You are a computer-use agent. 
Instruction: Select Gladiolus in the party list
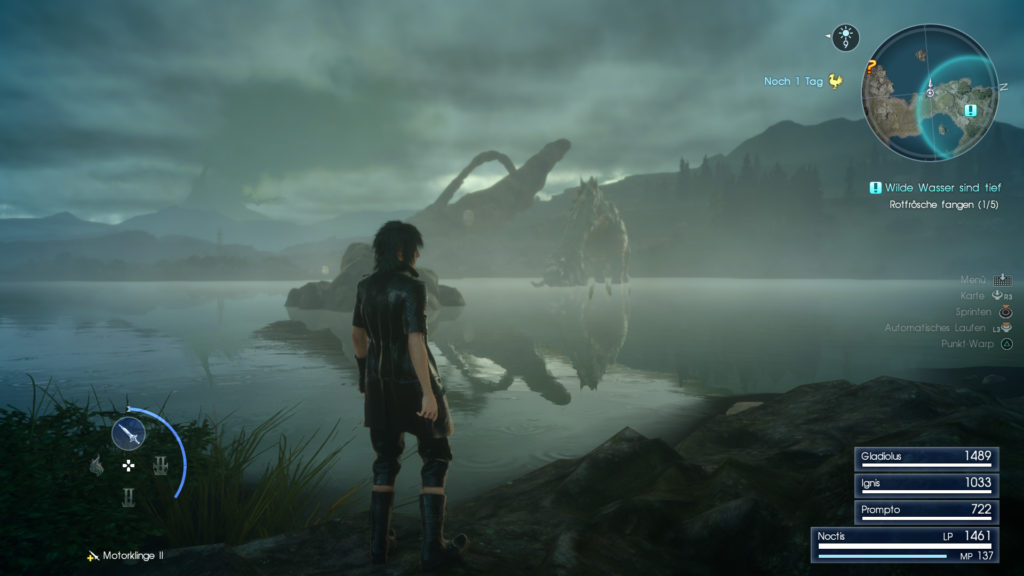coord(926,457)
